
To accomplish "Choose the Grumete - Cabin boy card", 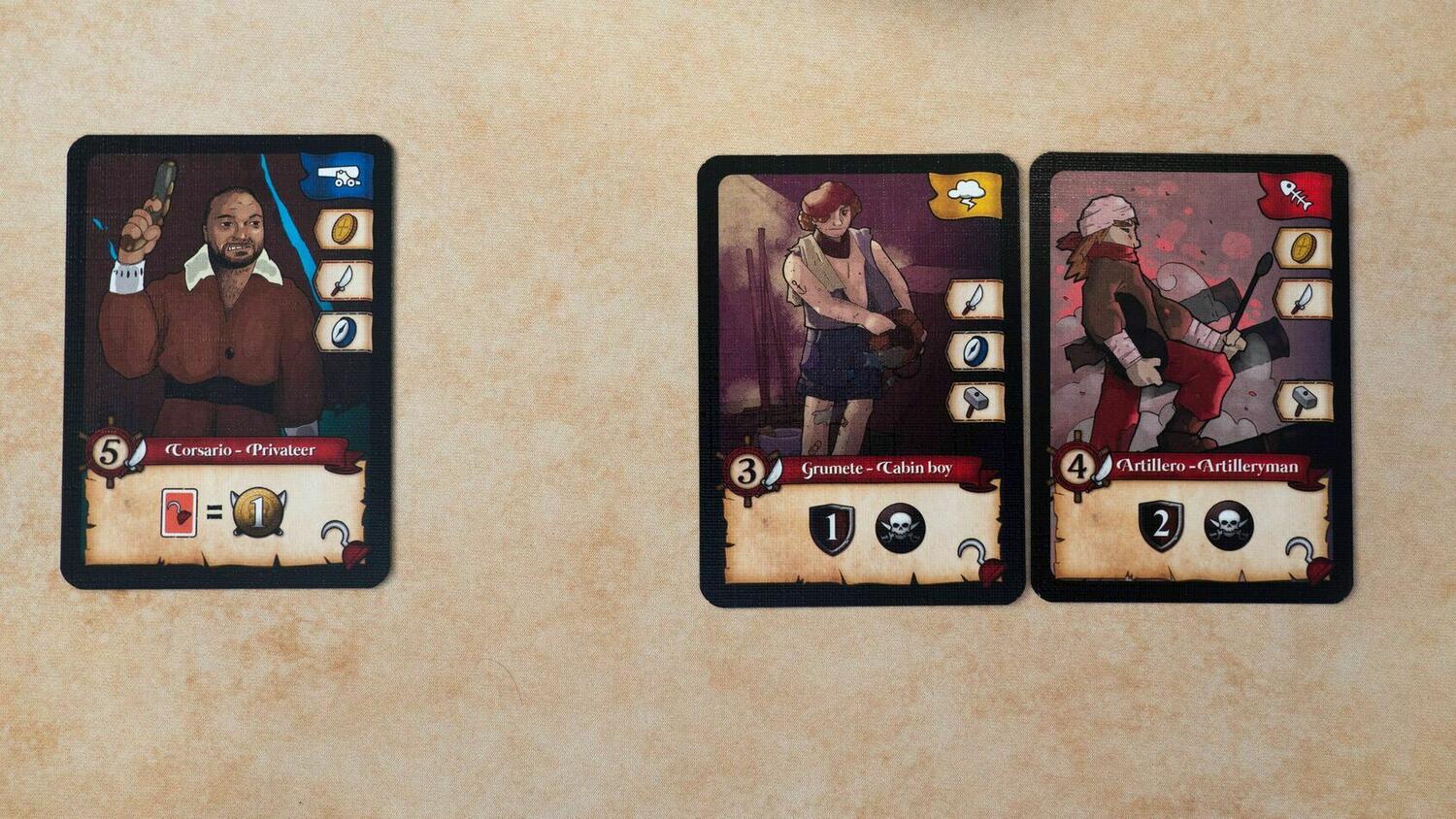I will [860, 379].
